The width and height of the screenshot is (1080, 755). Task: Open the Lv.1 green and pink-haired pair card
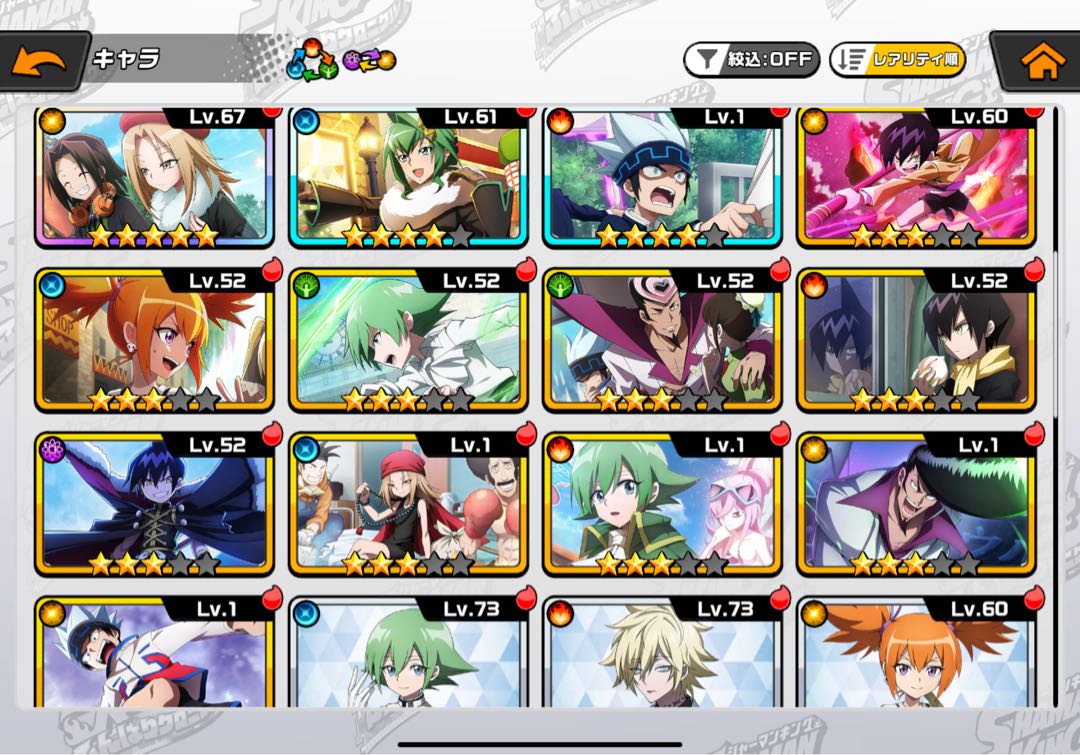pos(662,505)
